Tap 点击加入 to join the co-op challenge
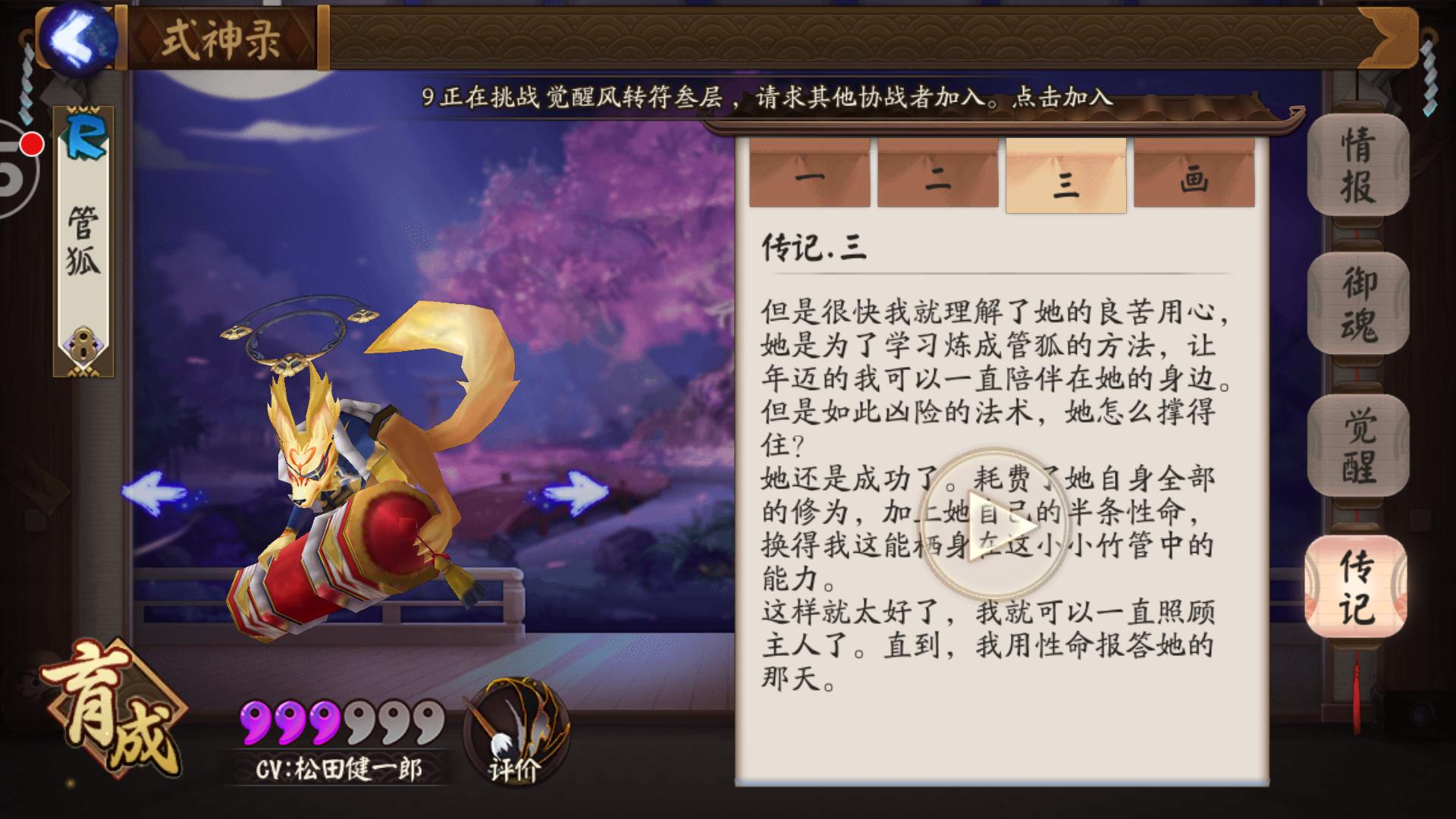Screen dimensions: 1456x819 [x=1062, y=97]
